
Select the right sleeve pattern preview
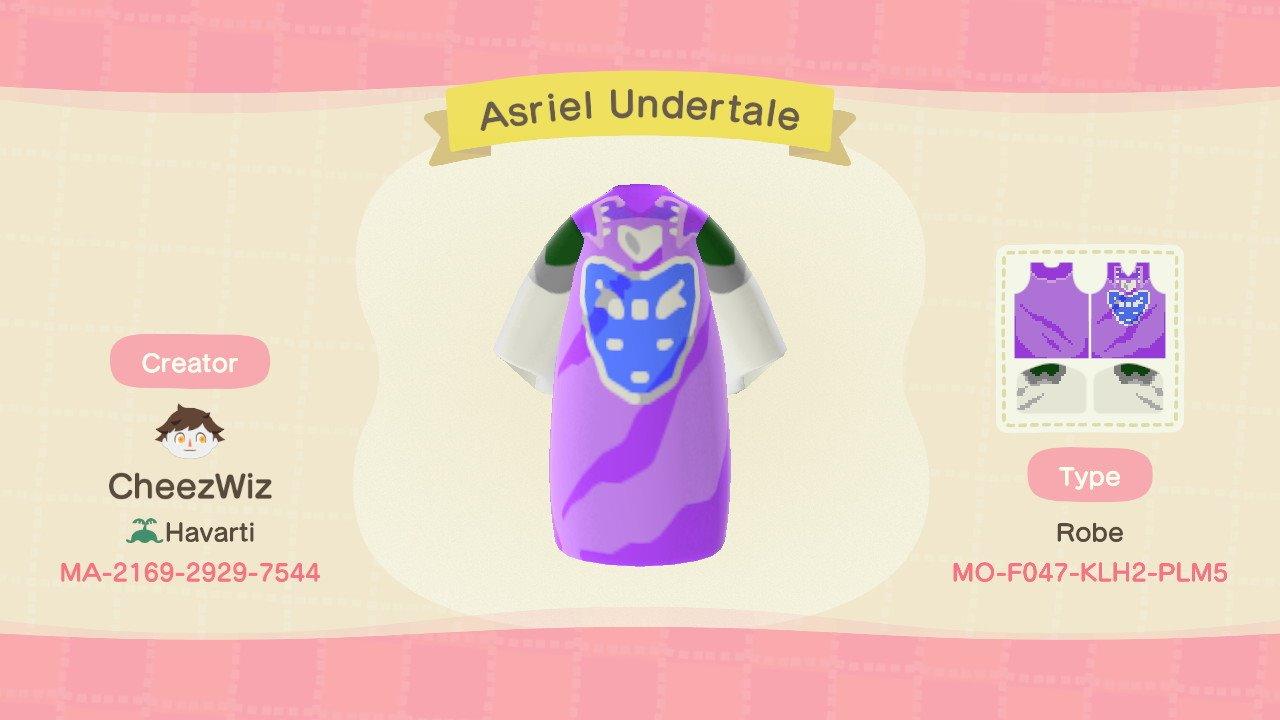[x=1131, y=388]
